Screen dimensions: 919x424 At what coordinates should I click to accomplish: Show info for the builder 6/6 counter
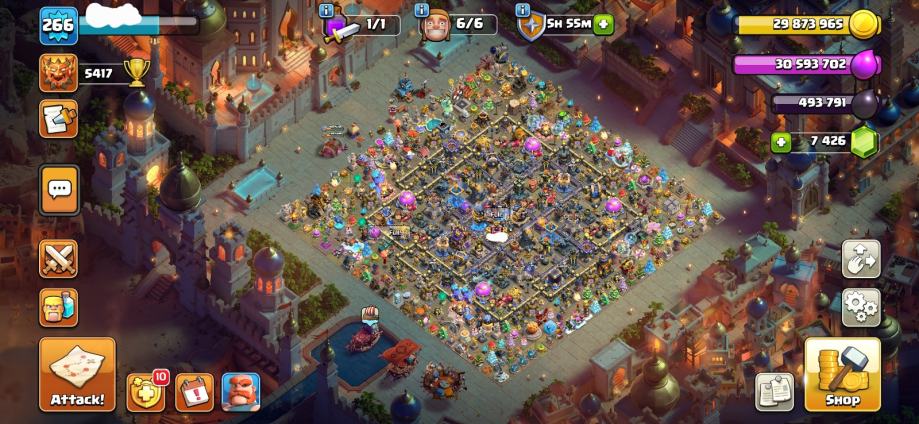[x=423, y=10]
